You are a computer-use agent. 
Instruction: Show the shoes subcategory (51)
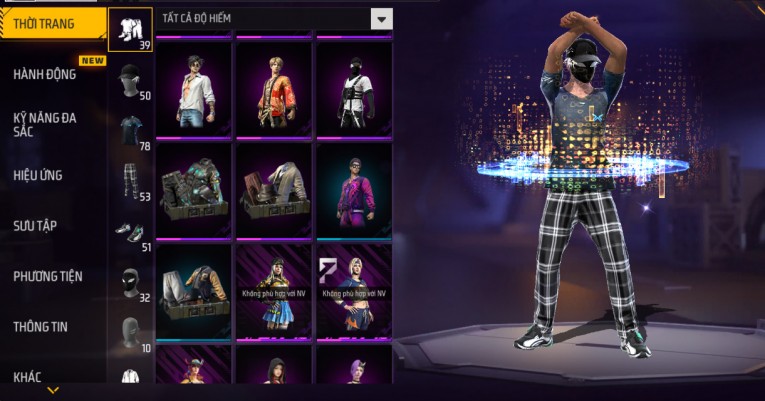pyautogui.click(x=130, y=232)
